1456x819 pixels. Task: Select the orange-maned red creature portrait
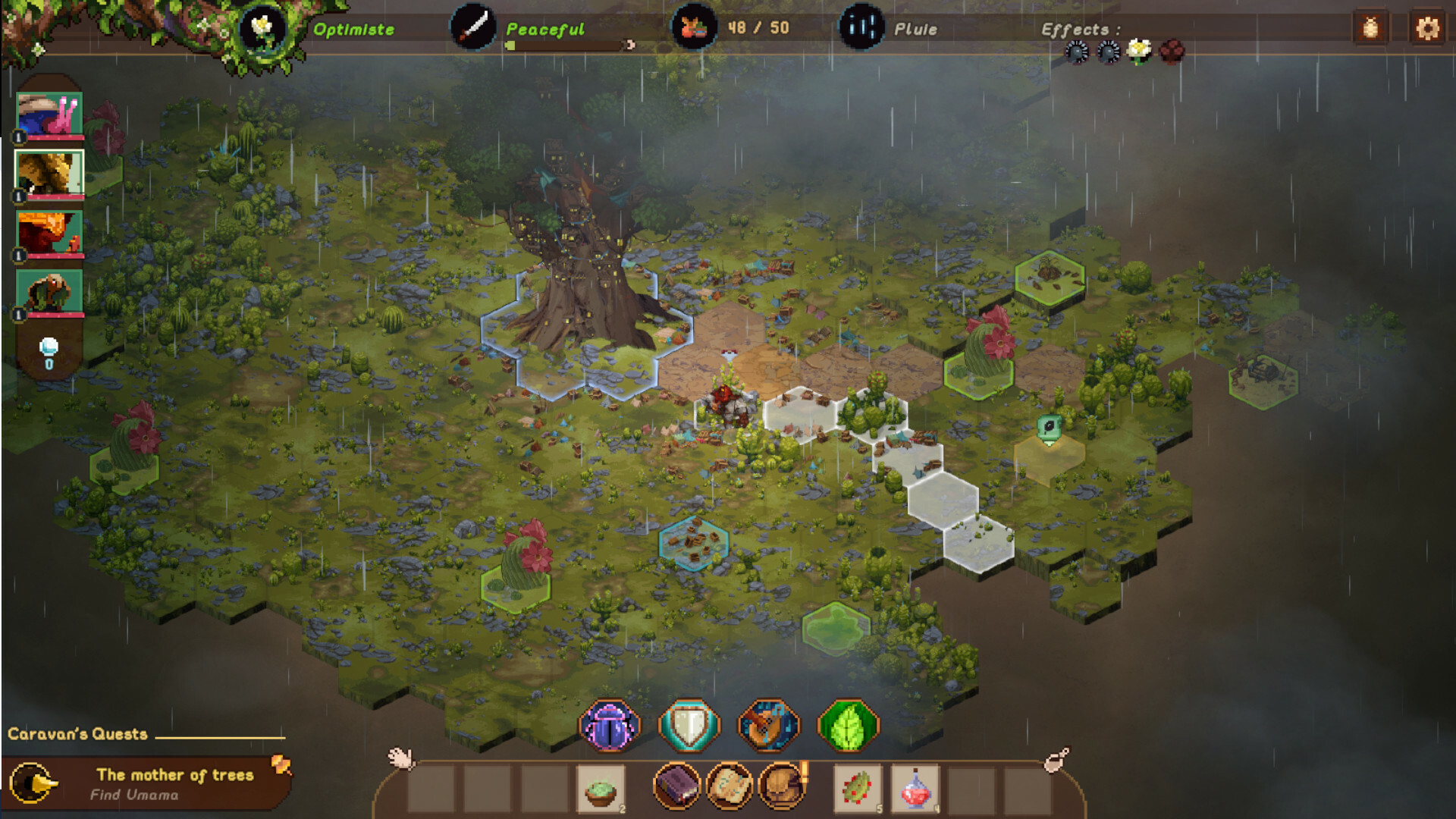pyautogui.click(x=49, y=232)
